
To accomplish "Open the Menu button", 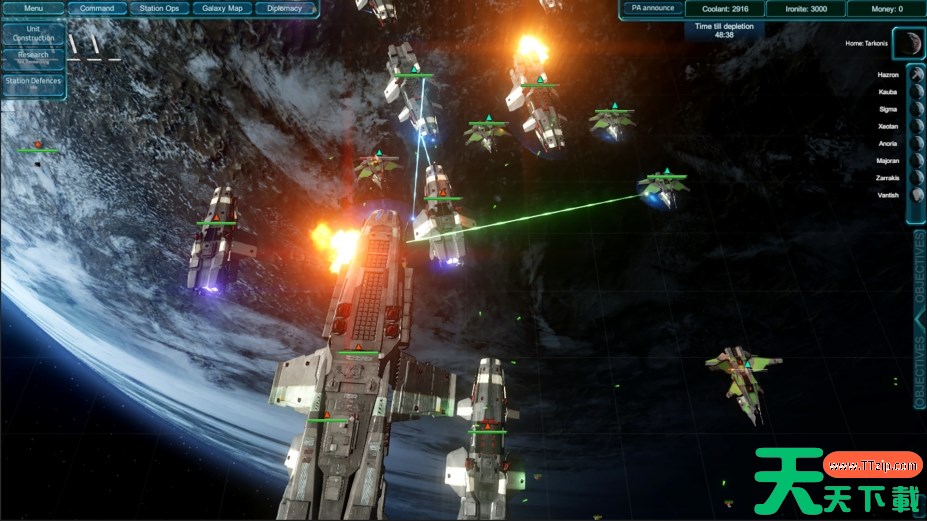I will click(x=33, y=8).
